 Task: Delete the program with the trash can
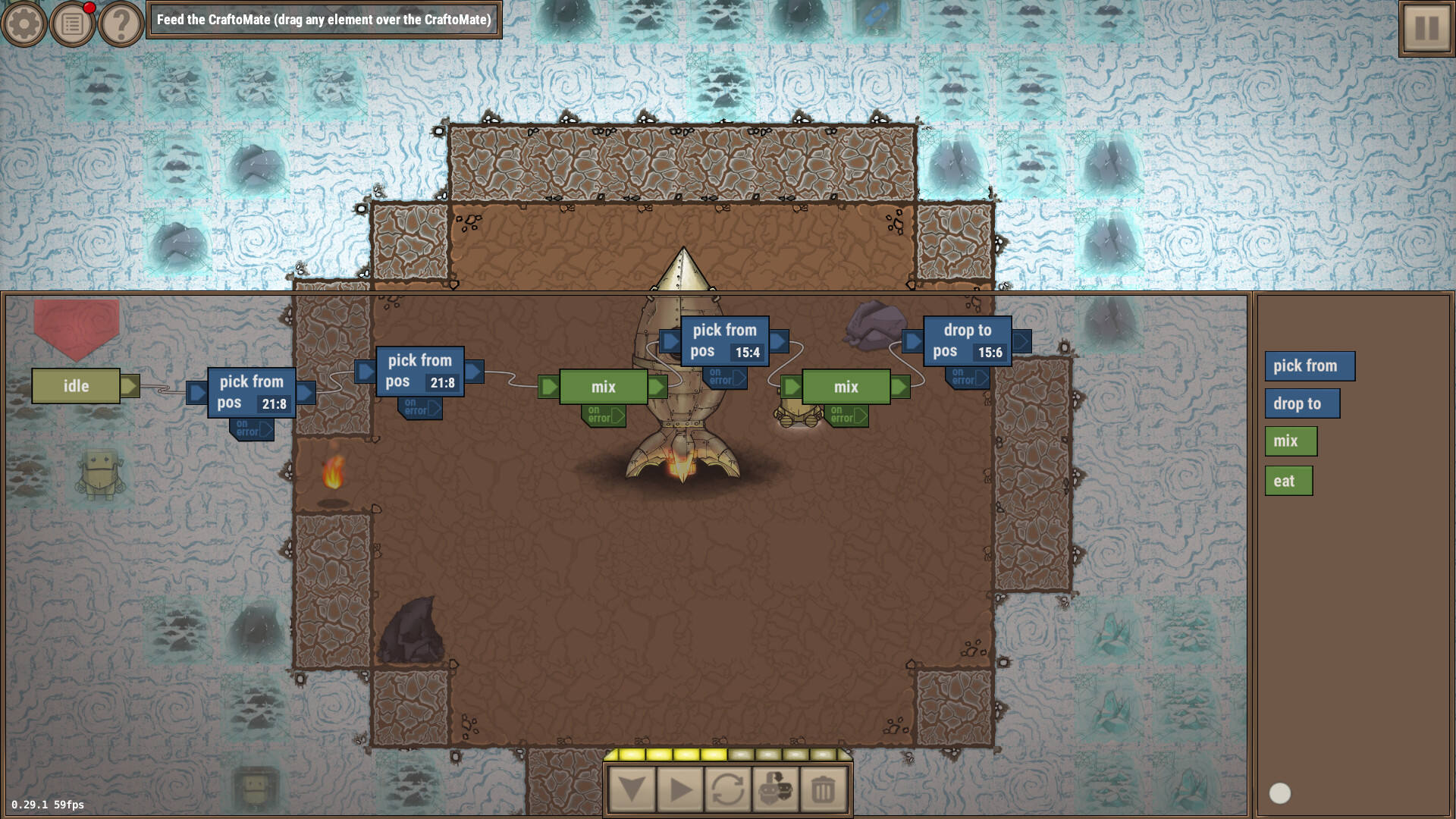(824, 790)
